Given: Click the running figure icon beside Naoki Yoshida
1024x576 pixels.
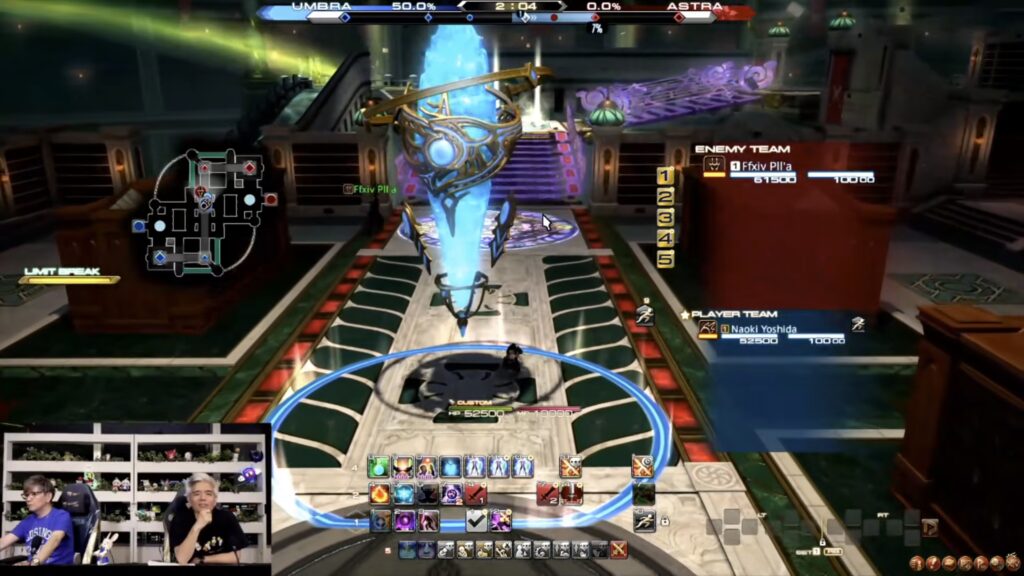Looking at the screenshot, I should (x=858, y=324).
